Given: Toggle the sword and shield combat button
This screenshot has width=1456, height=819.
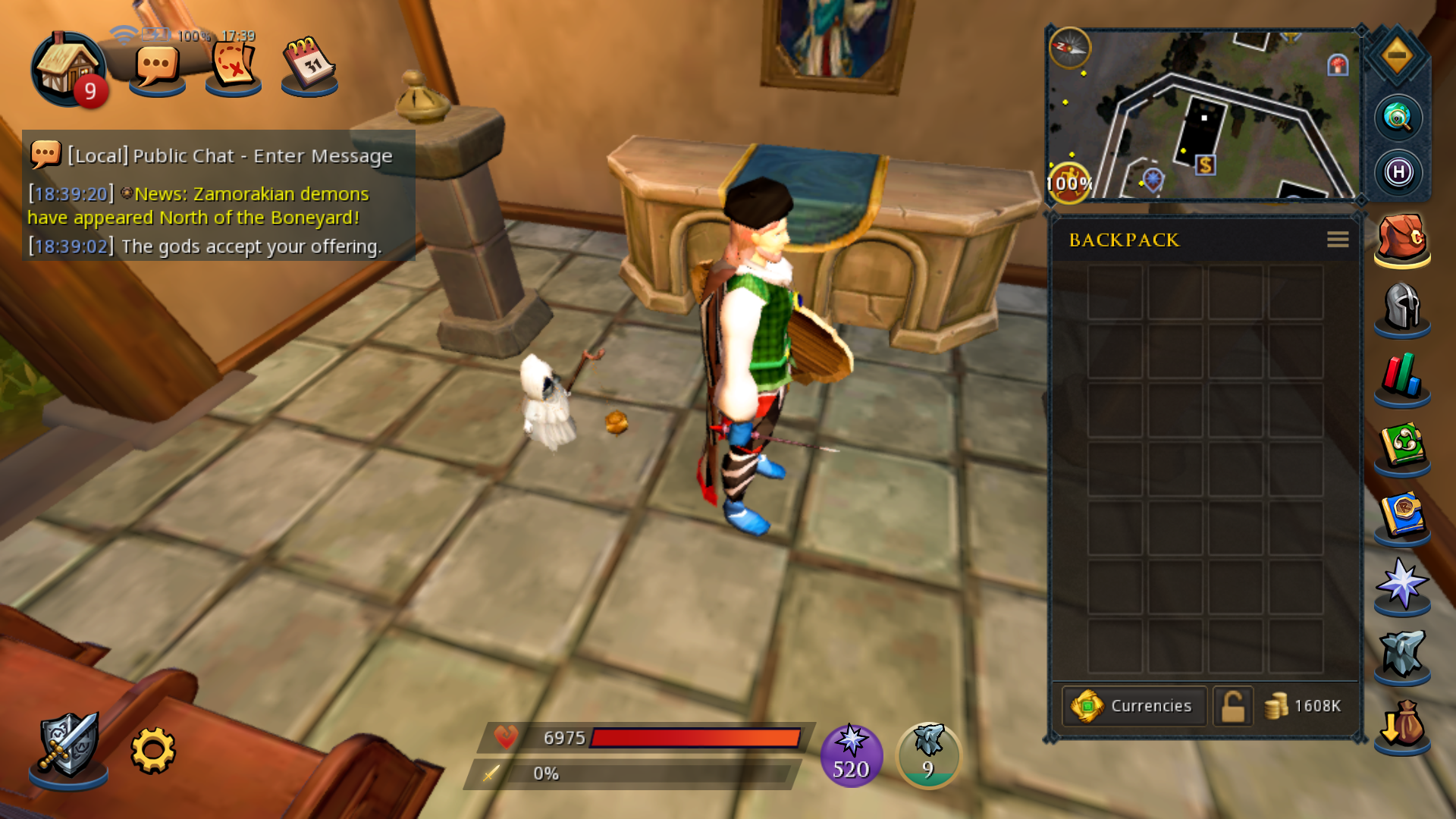Looking at the screenshot, I should (68, 748).
